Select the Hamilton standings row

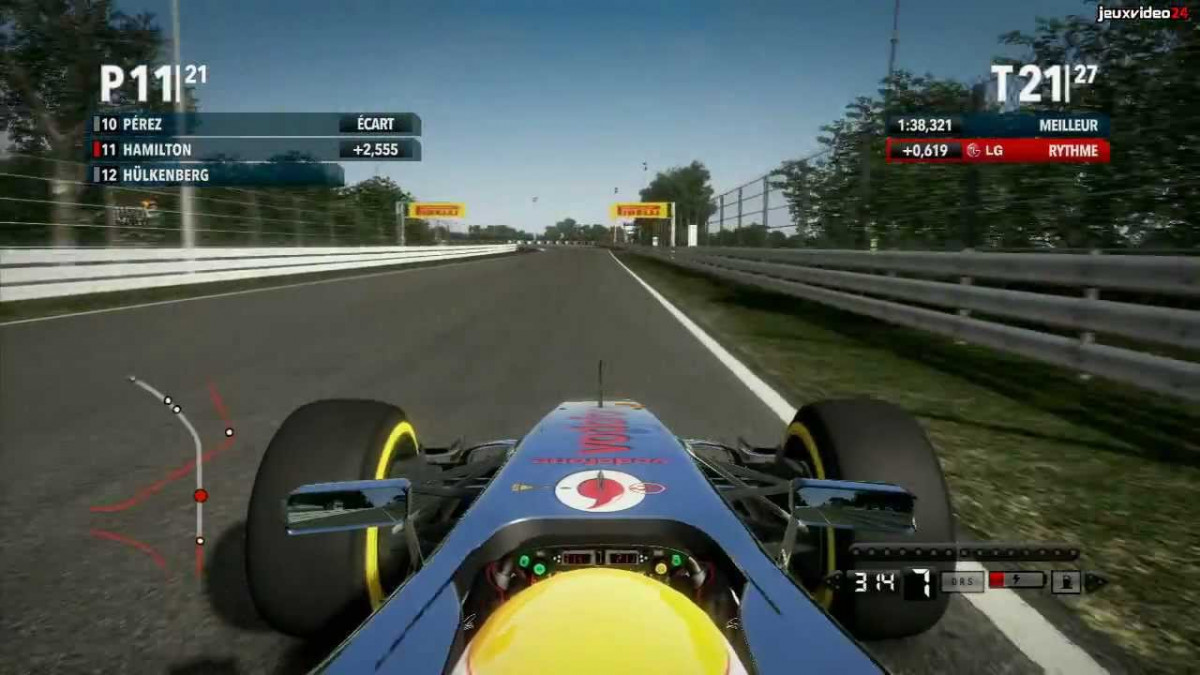(x=255, y=150)
